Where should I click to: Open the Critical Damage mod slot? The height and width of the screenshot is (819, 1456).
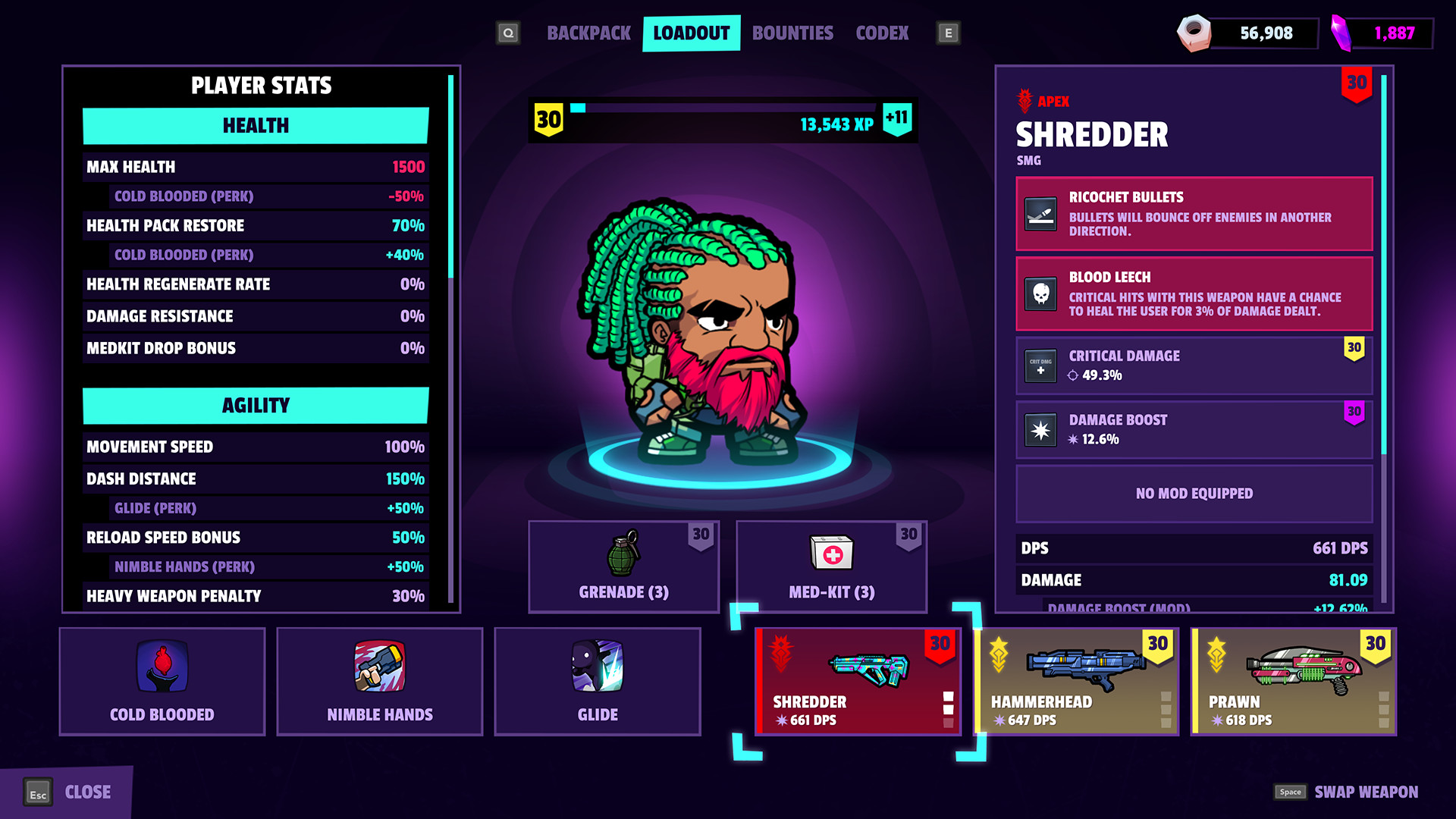click(1194, 366)
